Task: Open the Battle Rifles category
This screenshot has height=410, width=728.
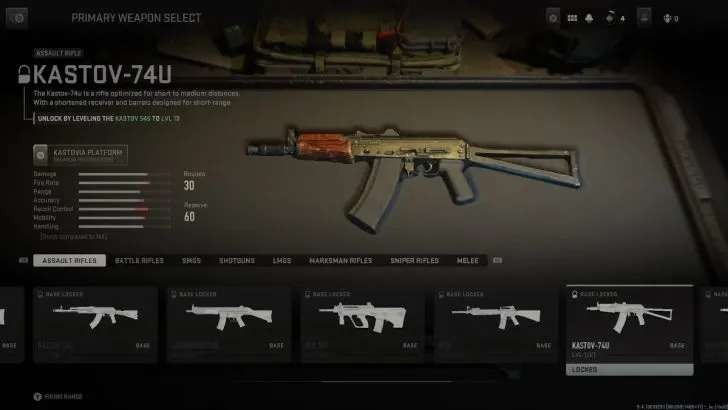Action: [139, 260]
